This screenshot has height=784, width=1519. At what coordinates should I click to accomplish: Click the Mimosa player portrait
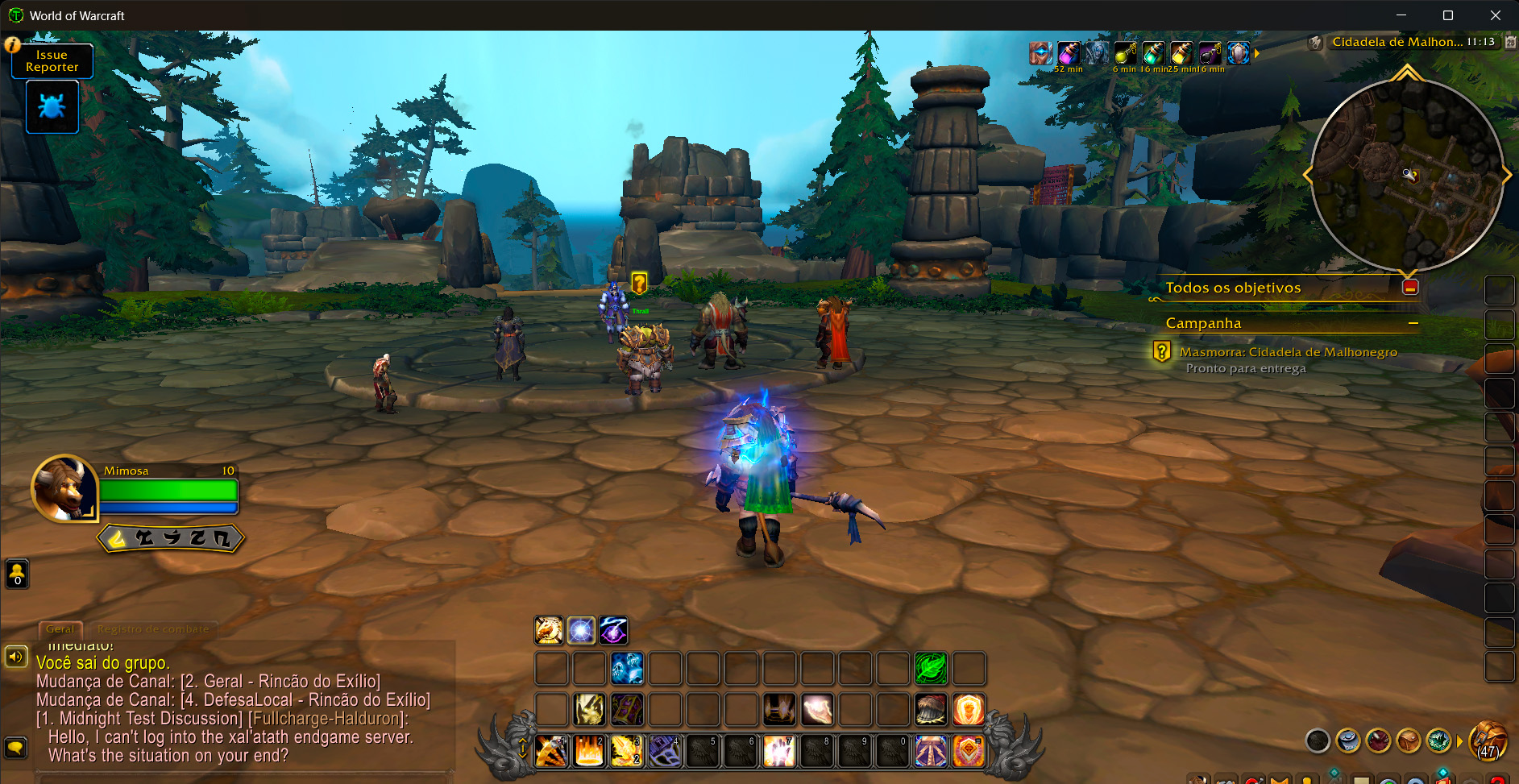[x=63, y=489]
